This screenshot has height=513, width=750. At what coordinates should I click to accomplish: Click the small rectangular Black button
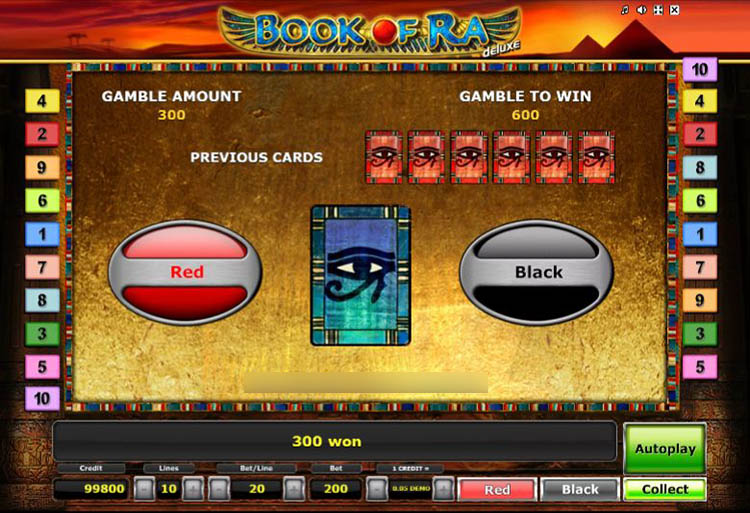pyautogui.click(x=580, y=490)
